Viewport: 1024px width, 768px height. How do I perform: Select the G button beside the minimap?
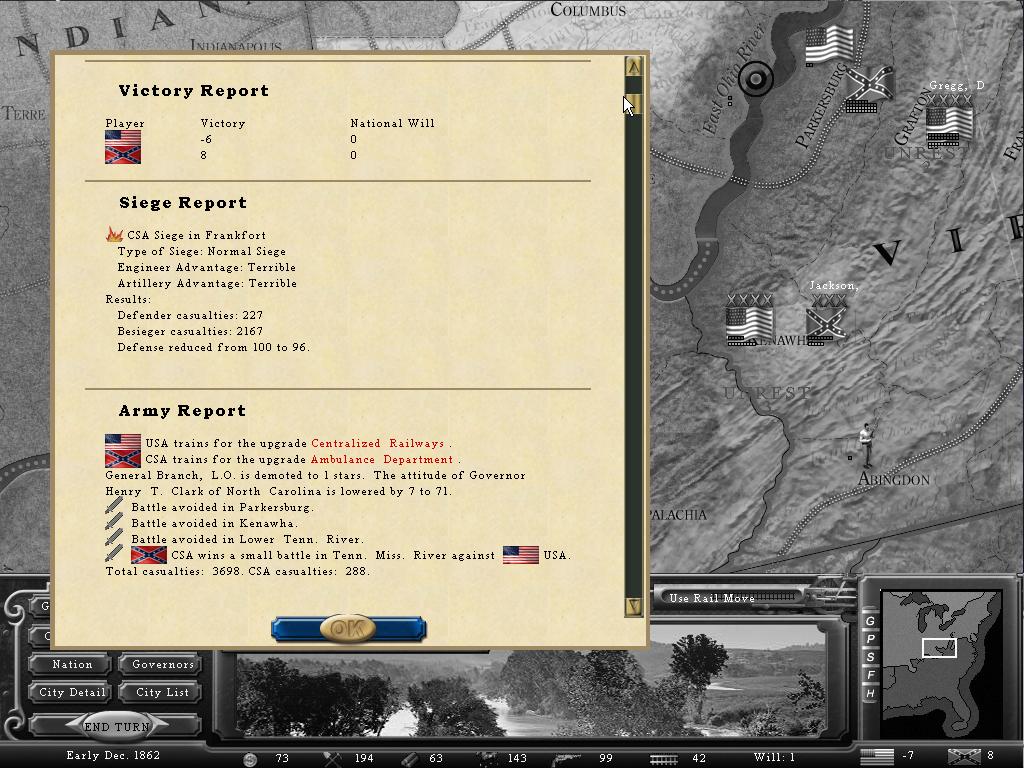click(x=870, y=621)
